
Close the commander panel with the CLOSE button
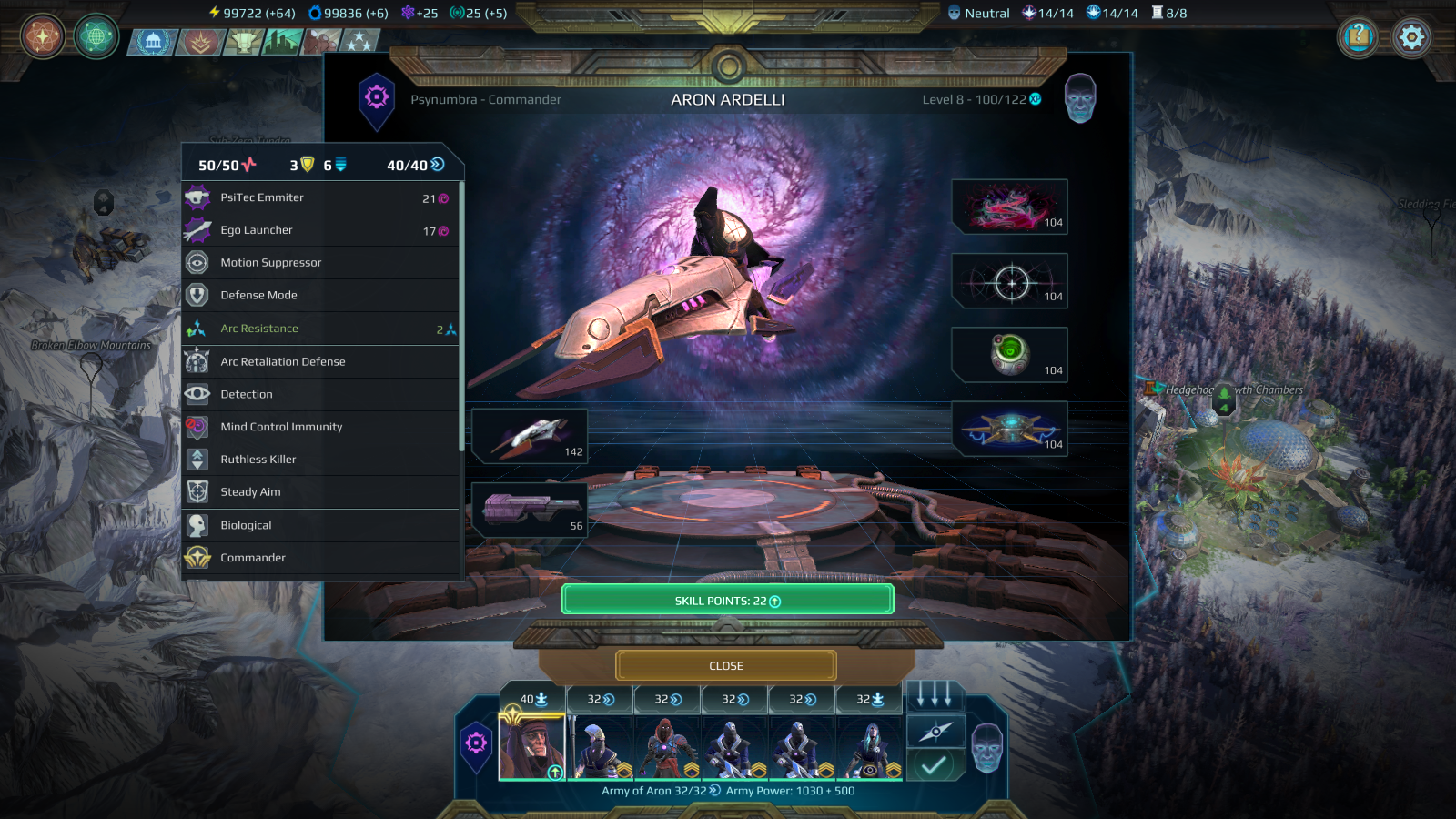(726, 666)
